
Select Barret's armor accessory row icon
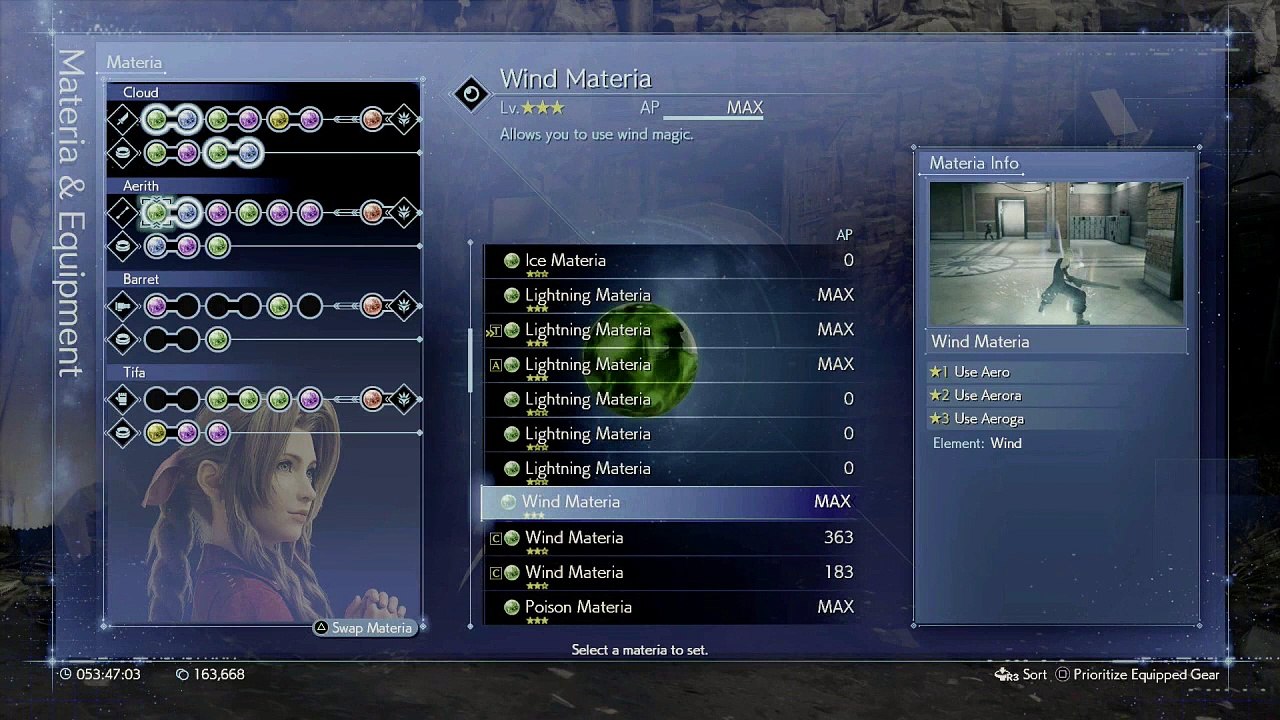pos(122,340)
